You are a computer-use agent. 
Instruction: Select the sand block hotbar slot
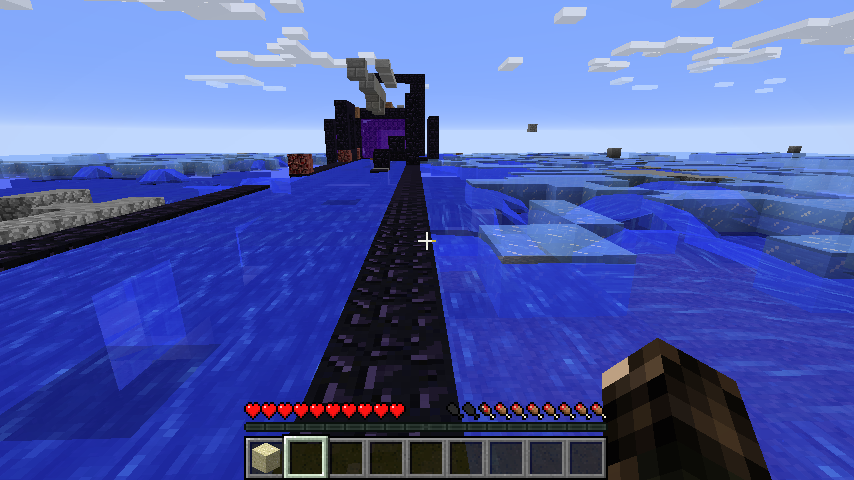[x=265, y=458]
